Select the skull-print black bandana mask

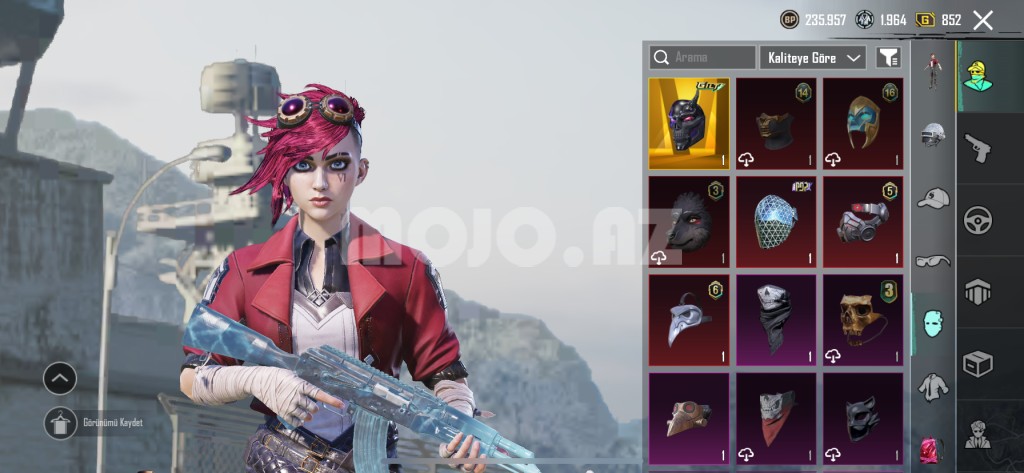coord(776,320)
